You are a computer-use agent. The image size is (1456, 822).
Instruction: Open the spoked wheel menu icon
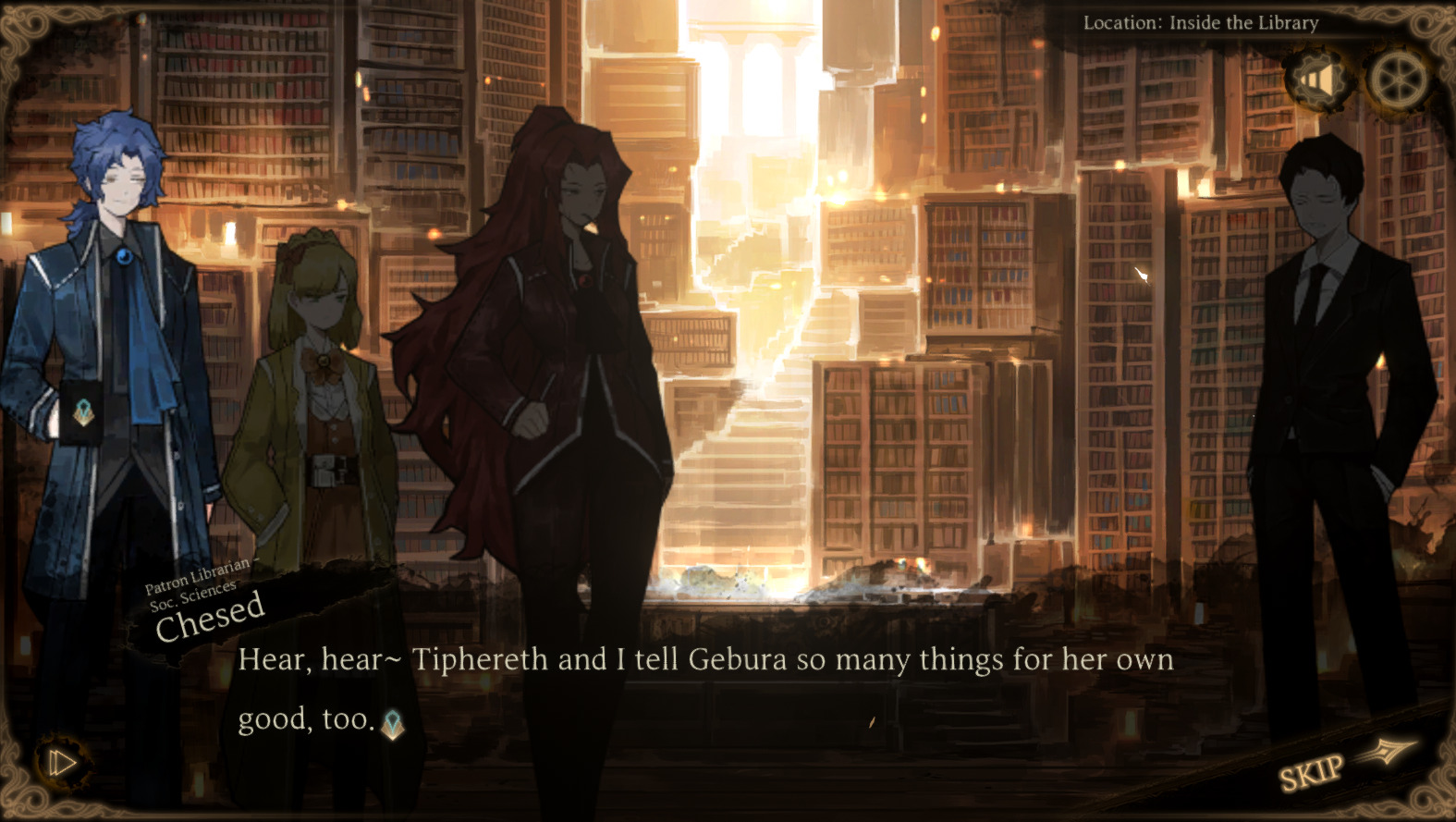[x=1399, y=79]
